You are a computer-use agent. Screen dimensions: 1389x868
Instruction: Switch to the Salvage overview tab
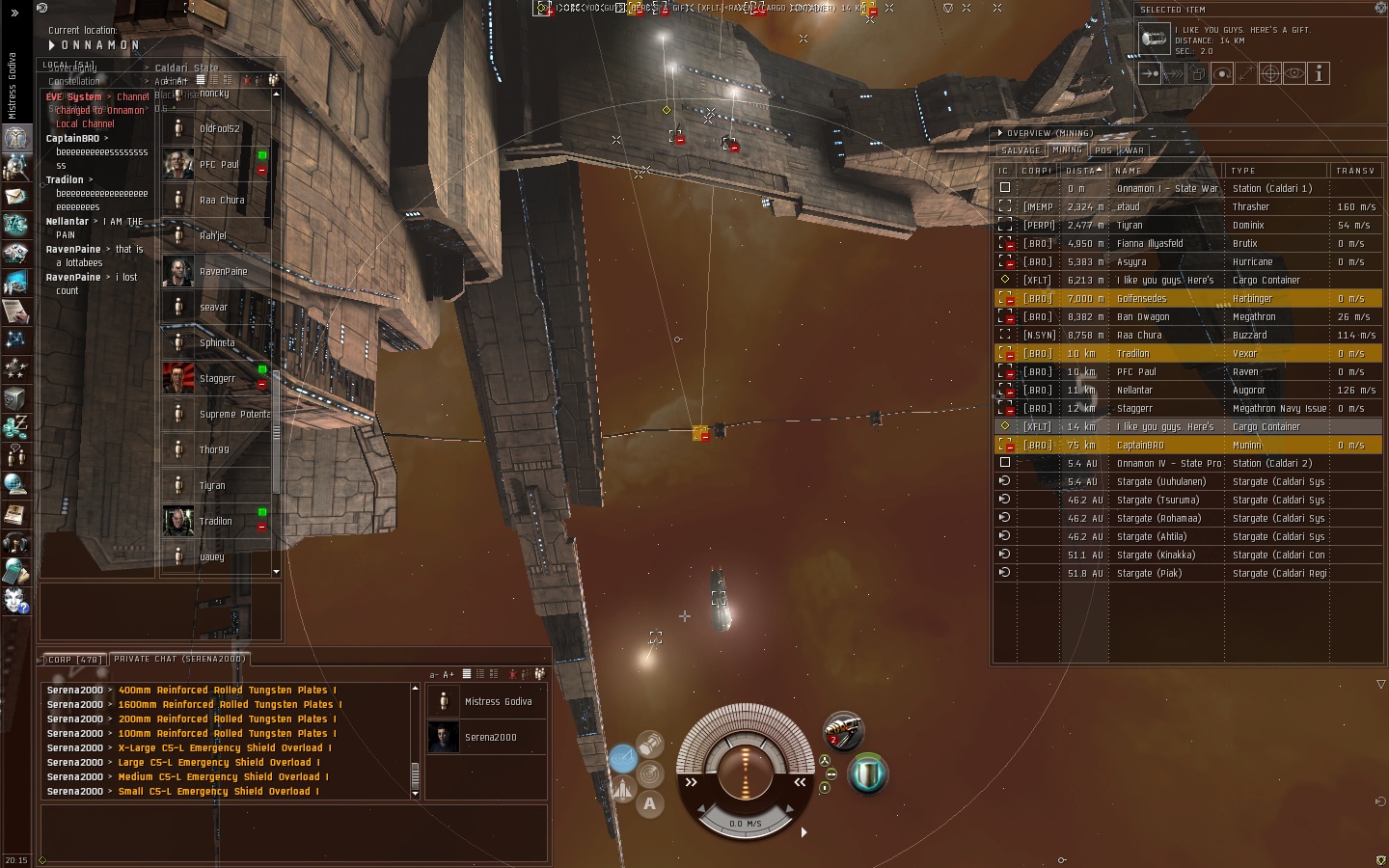[x=1021, y=150]
